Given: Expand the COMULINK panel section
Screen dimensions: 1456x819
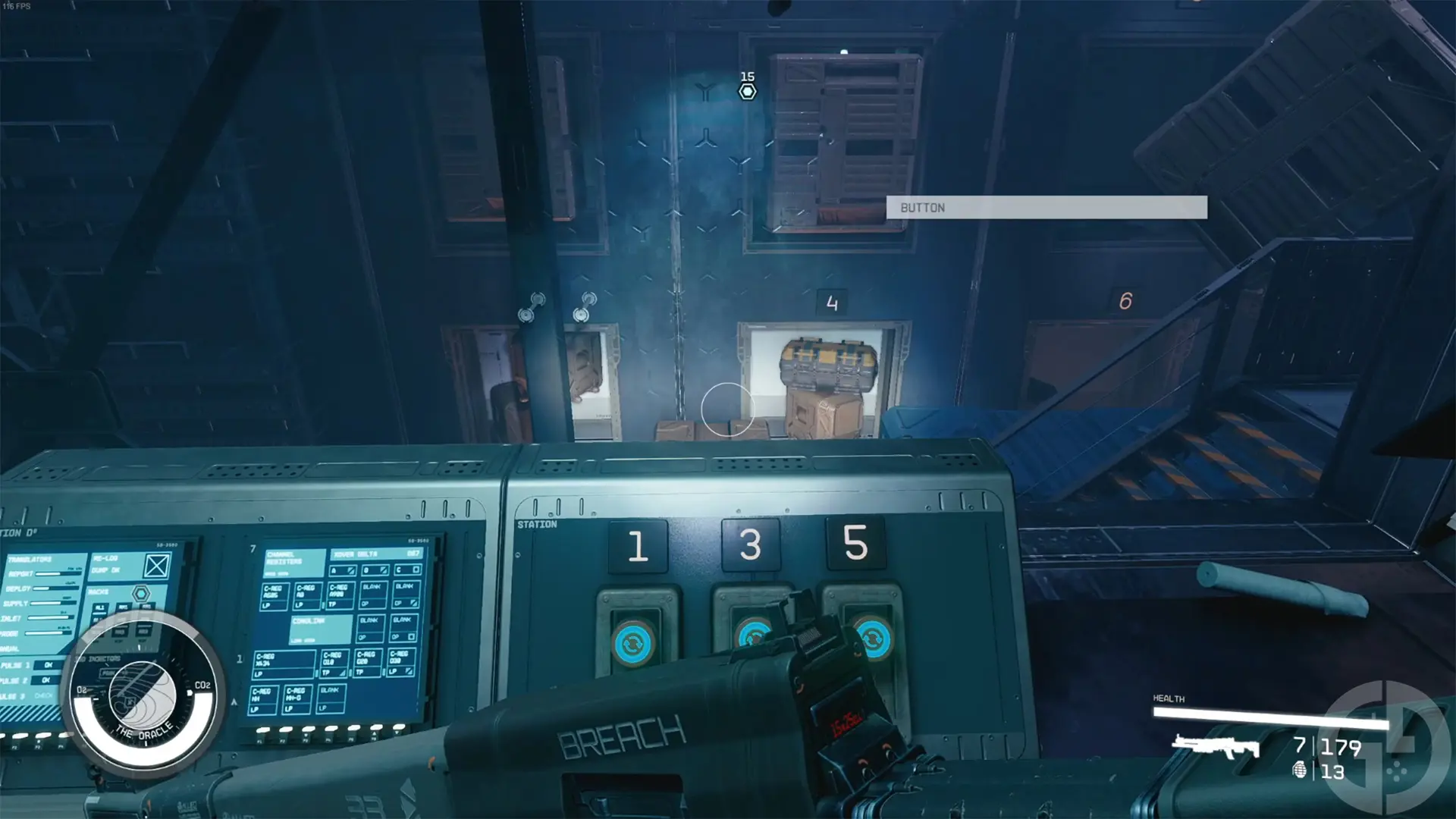Looking at the screenshot, I should [x=322, y=629].
